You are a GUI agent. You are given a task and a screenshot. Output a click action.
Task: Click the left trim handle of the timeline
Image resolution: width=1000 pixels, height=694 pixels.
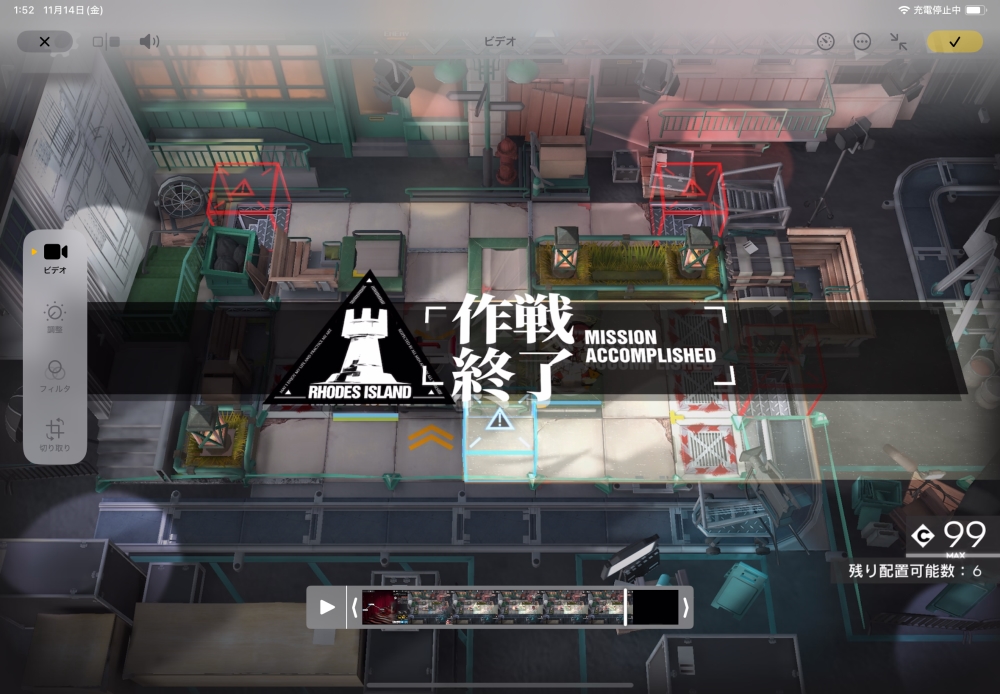tap(354, 607)
